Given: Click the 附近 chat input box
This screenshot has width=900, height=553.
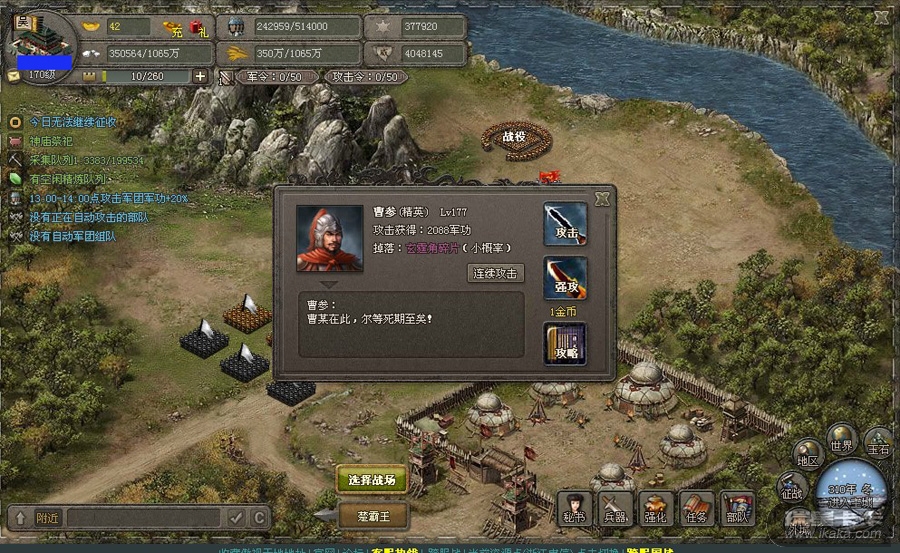Looking at the screenshot, I should tap(140, 517).
